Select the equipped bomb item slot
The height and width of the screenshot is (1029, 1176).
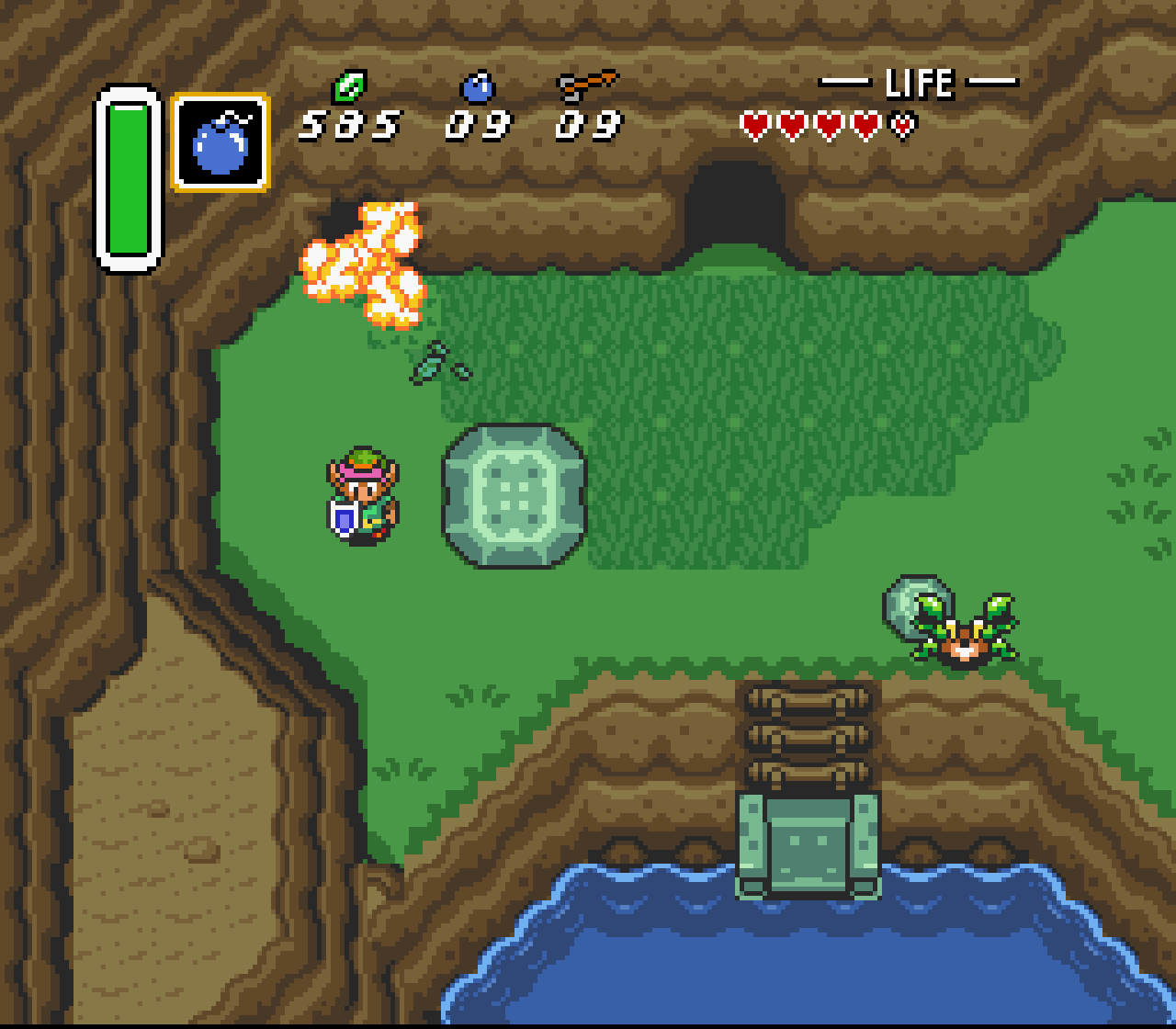point(220,142)
